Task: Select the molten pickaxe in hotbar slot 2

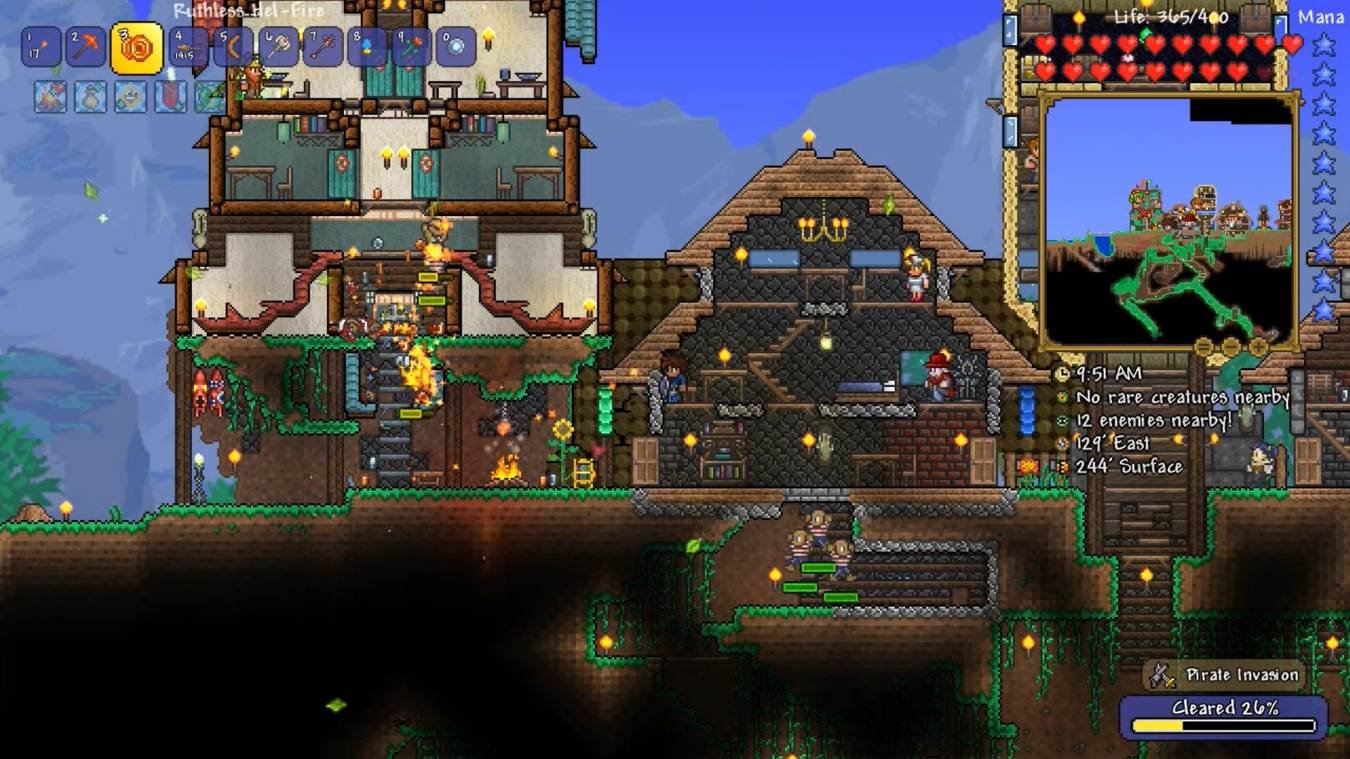Action: click(85, 47)
